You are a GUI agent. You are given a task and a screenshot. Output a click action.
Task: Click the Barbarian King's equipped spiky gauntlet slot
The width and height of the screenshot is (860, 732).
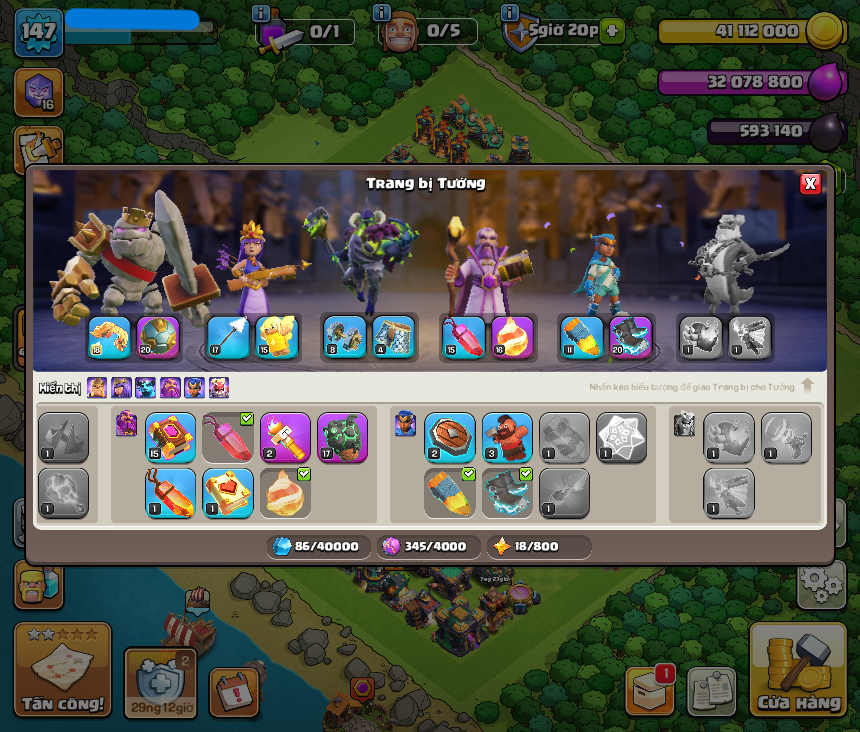point(110,338)
